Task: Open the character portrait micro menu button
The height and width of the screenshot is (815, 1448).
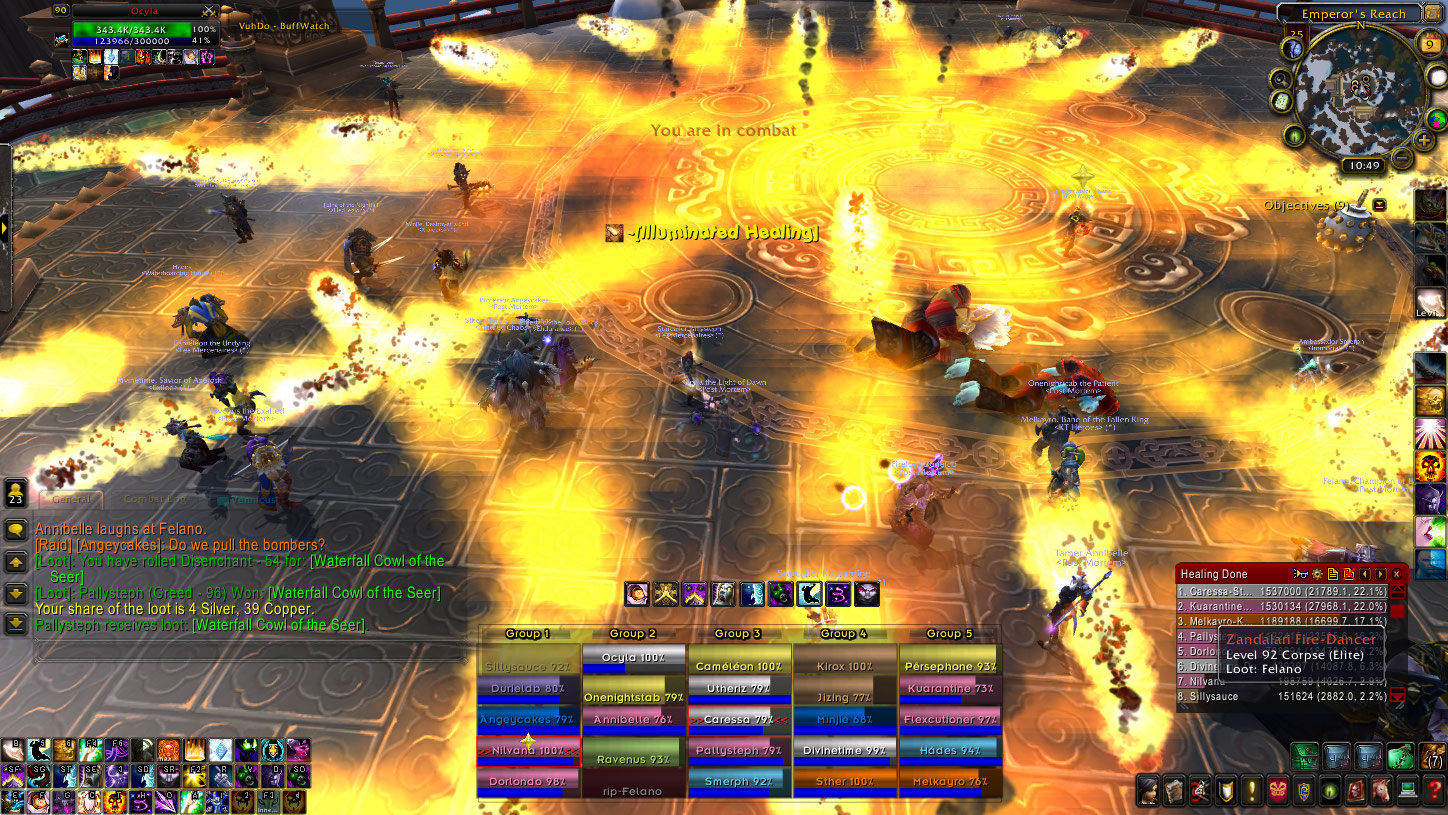Action: pos(1148,790)
